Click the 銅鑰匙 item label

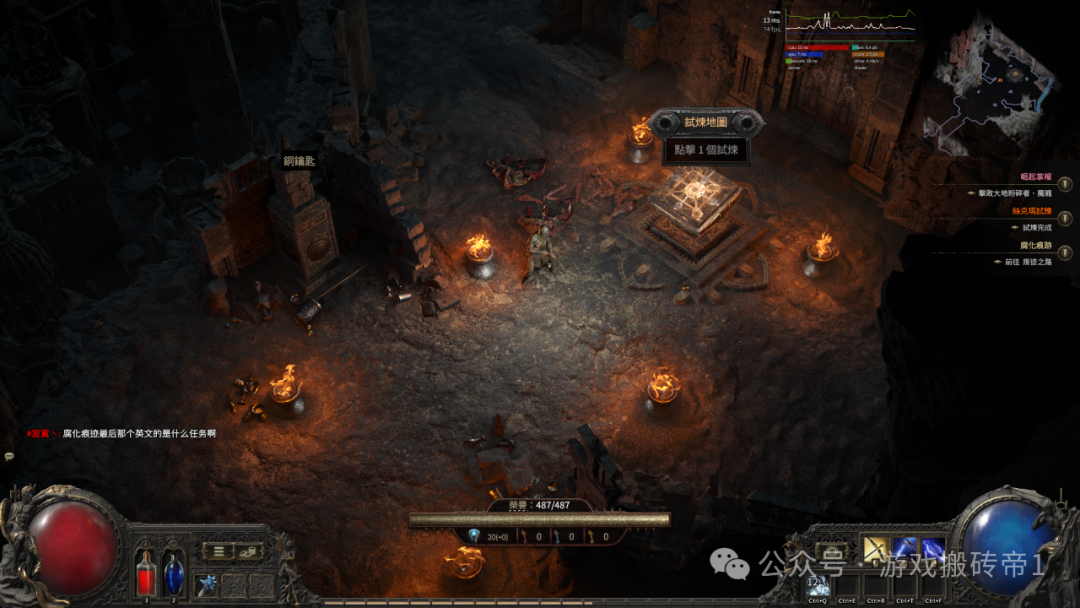click(299, 160)
